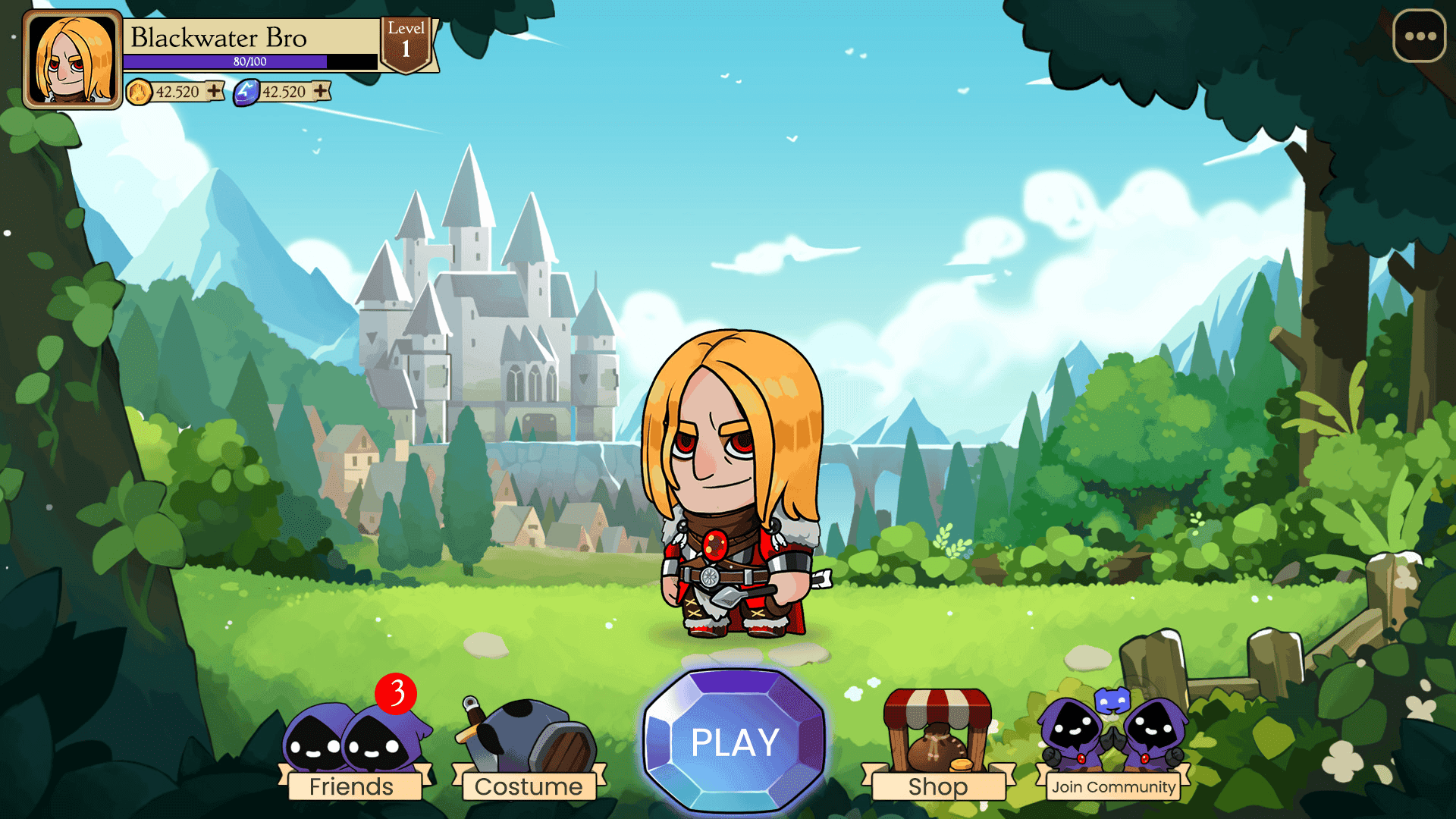Click the Level 1 shield badge

click(x=408, y=38)
